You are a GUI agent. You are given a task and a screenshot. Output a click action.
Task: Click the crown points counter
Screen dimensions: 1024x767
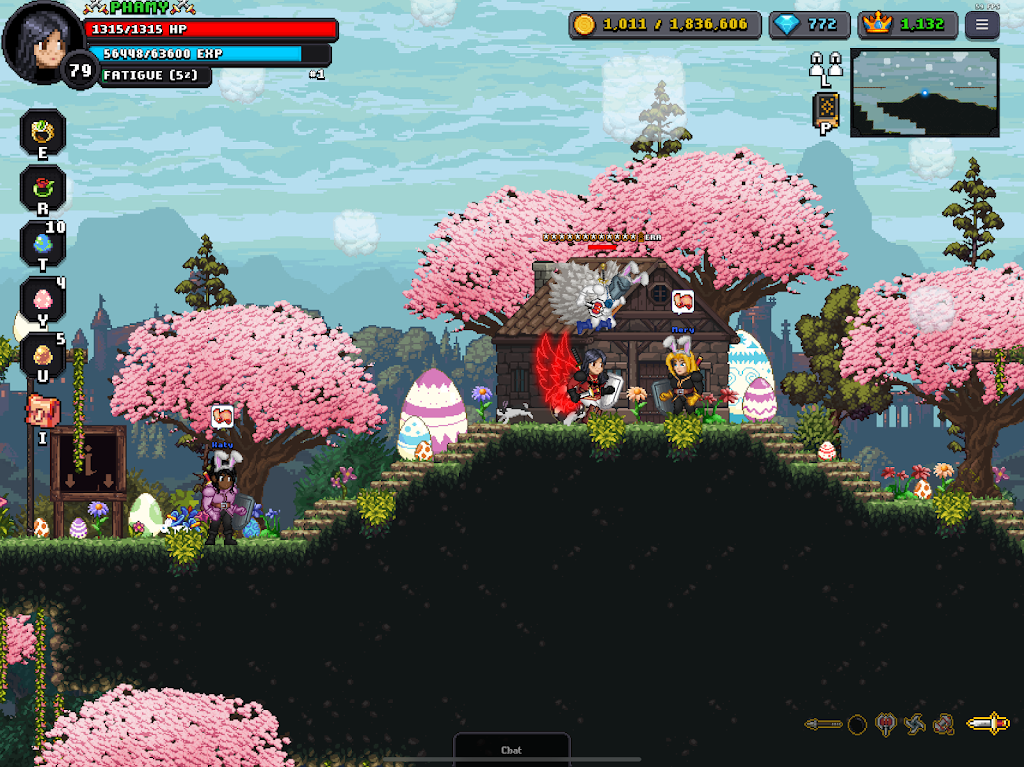click(x=907, y=25)
